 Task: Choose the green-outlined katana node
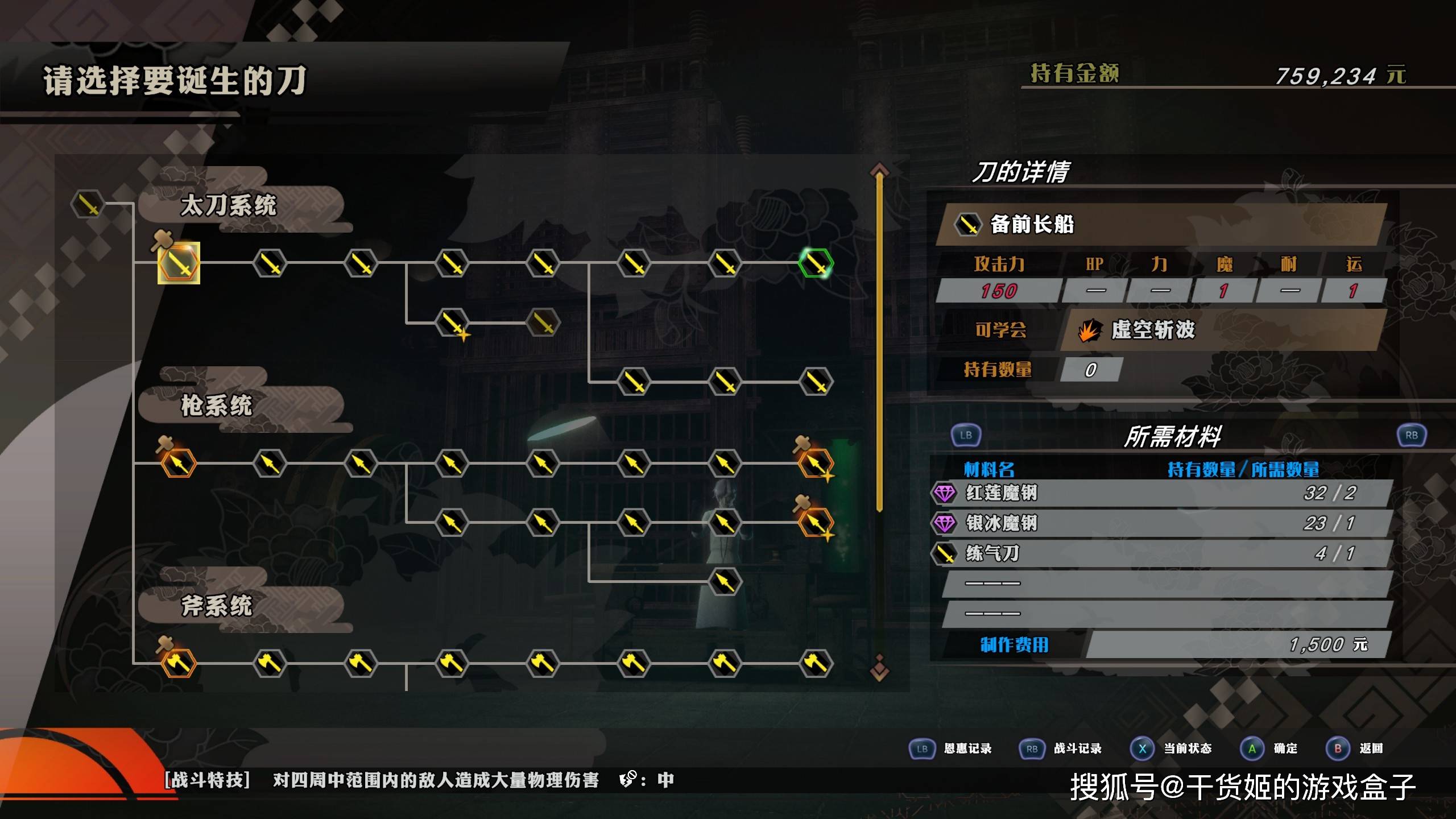(x=816, y=263)
